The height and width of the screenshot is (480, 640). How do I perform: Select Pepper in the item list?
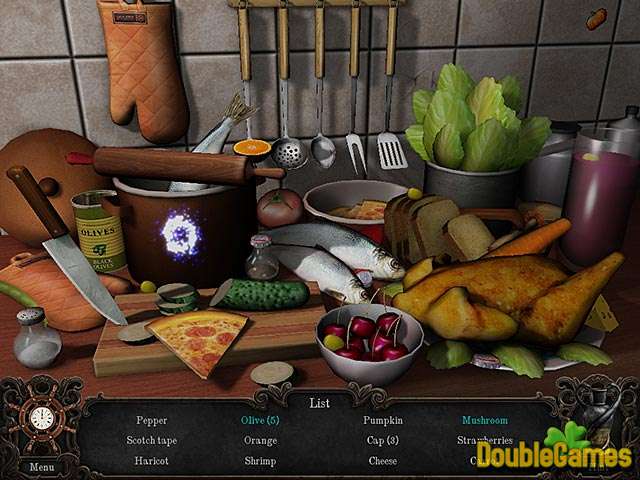152,421
